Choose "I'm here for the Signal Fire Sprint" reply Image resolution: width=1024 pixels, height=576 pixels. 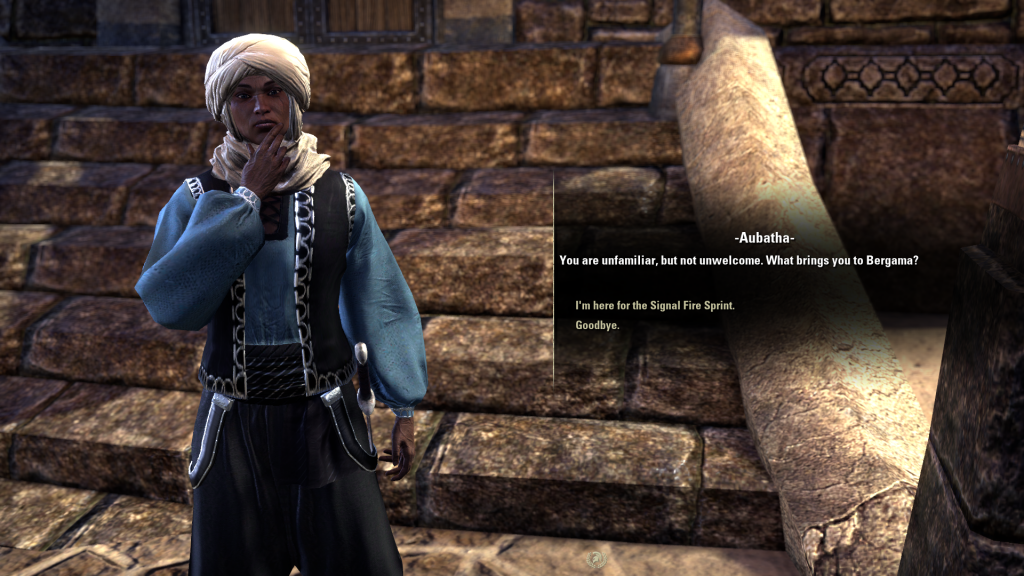click(655, 305)
